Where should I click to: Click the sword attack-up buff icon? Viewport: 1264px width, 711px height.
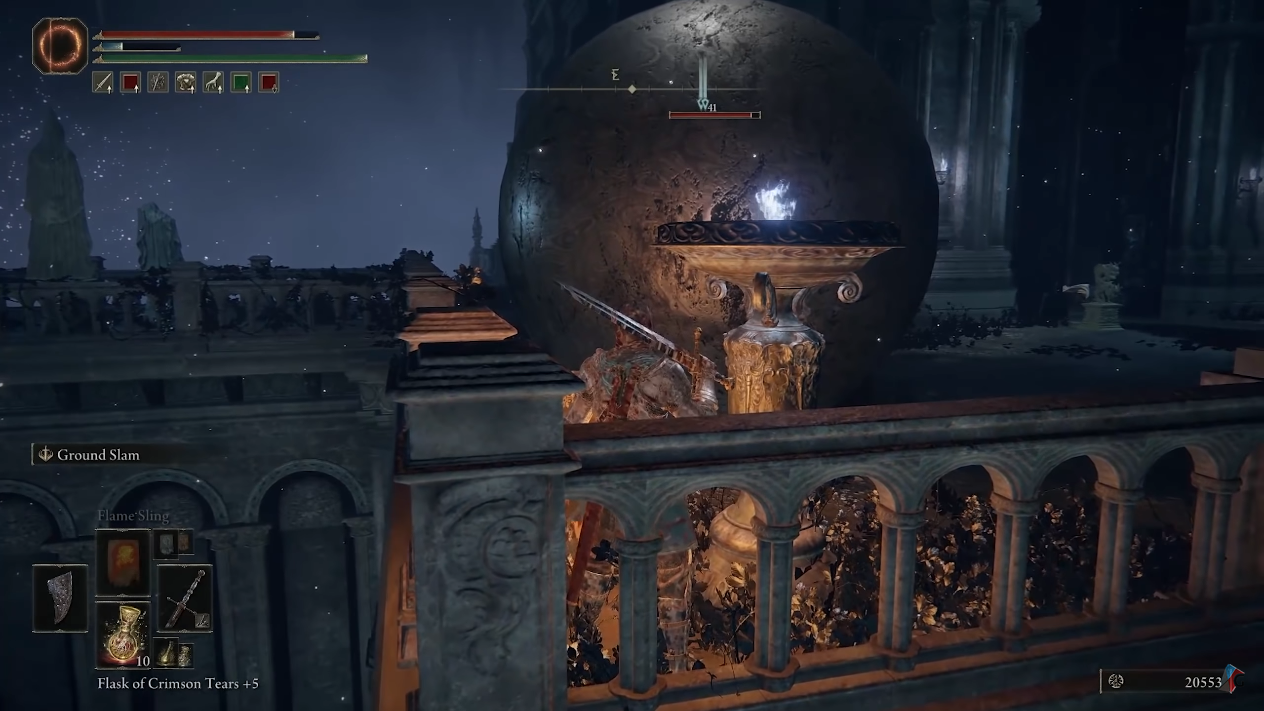click(x=103, y=83)
